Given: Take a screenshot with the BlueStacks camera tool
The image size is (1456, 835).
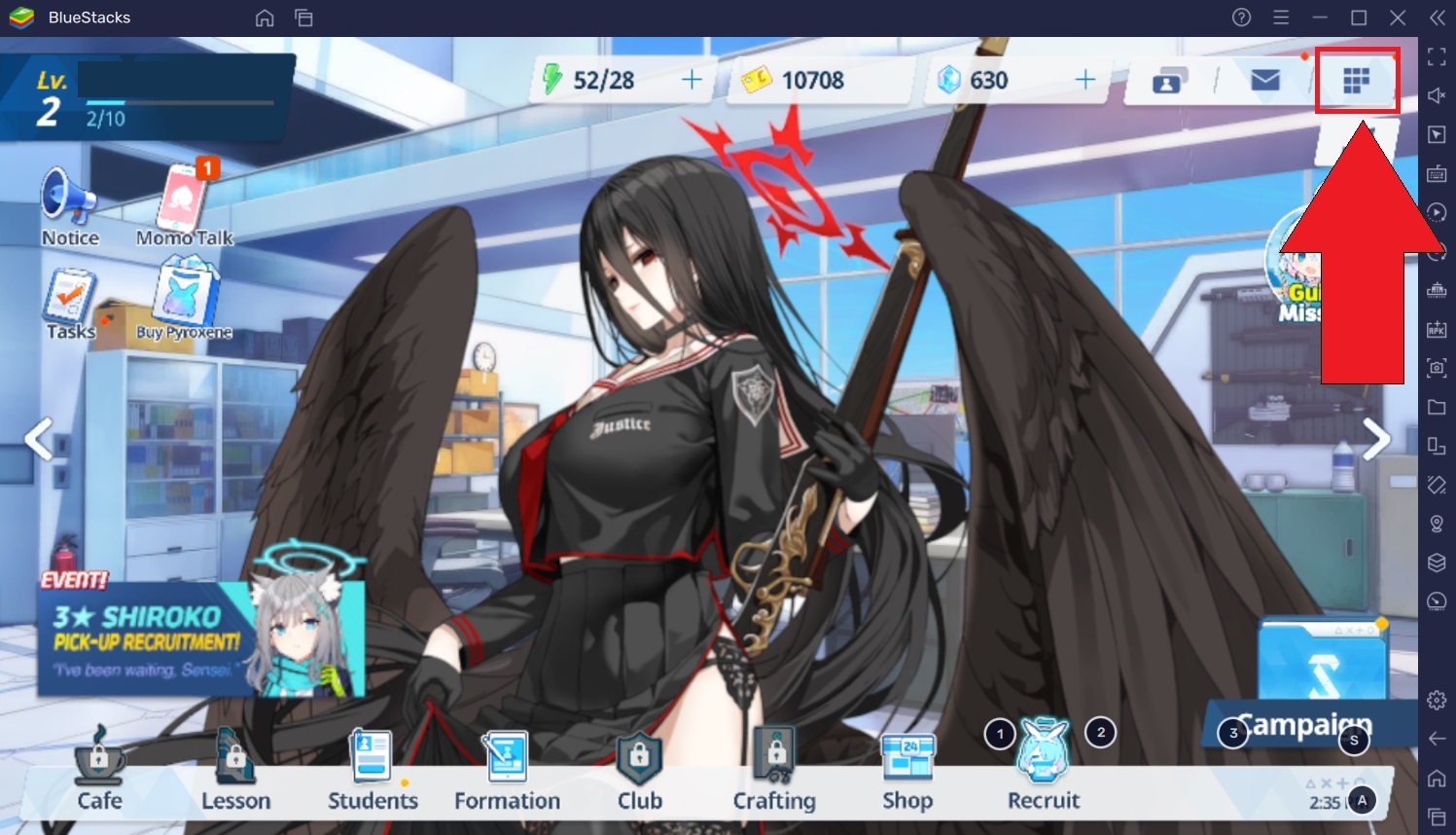Looking at the screenshot, I should click(x=1436, y=368).
